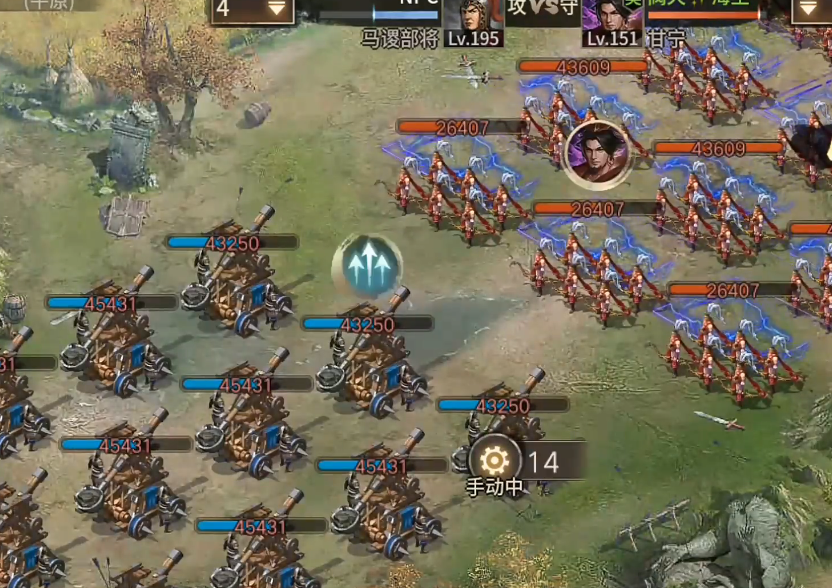View the Lv.151 defender general portrait
Image resolution: width=832 pixels, height=588 pixels.
pyautogui.click(x=612, y=18)
